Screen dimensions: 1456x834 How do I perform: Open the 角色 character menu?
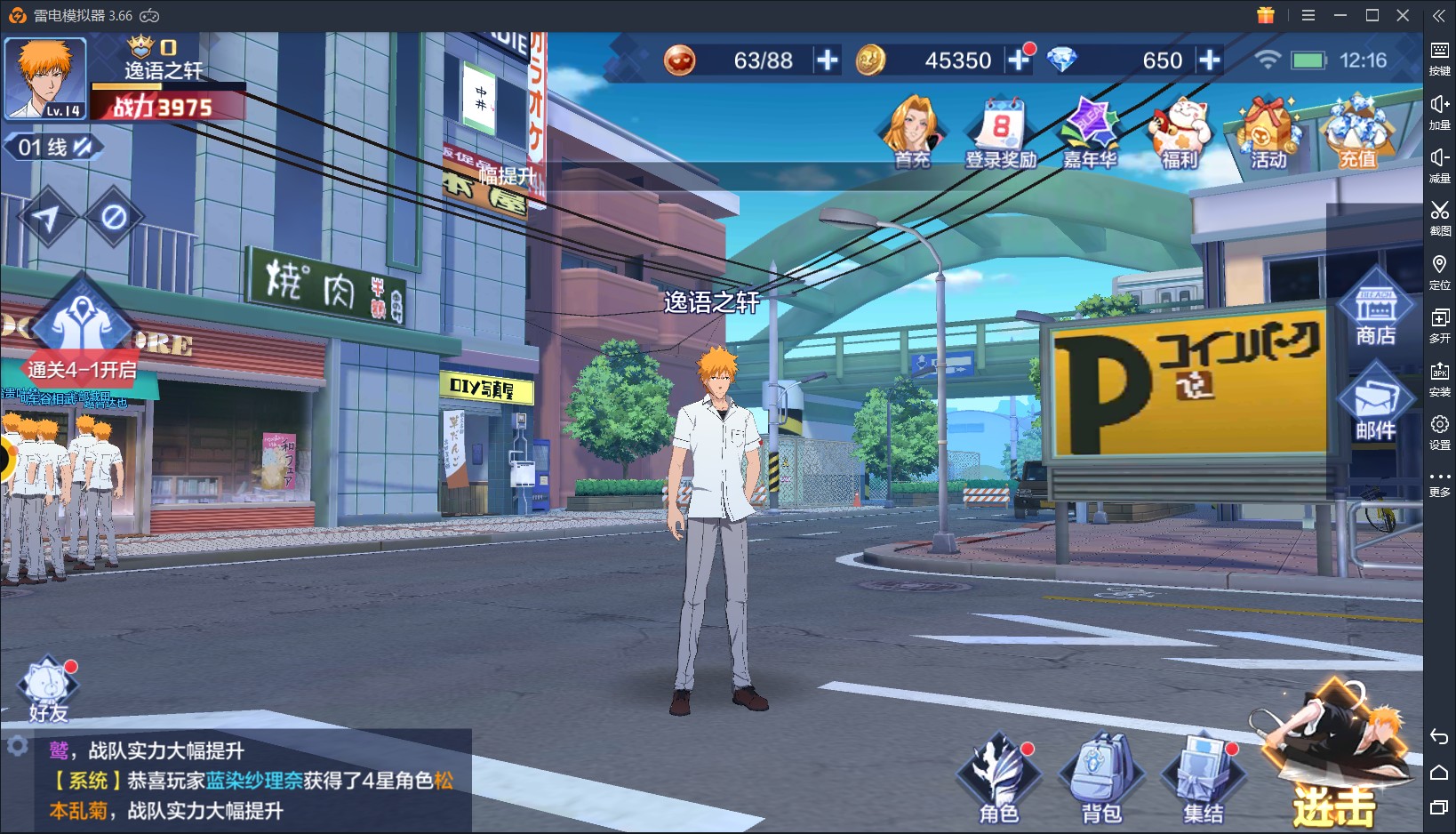(x=999, y=778)
